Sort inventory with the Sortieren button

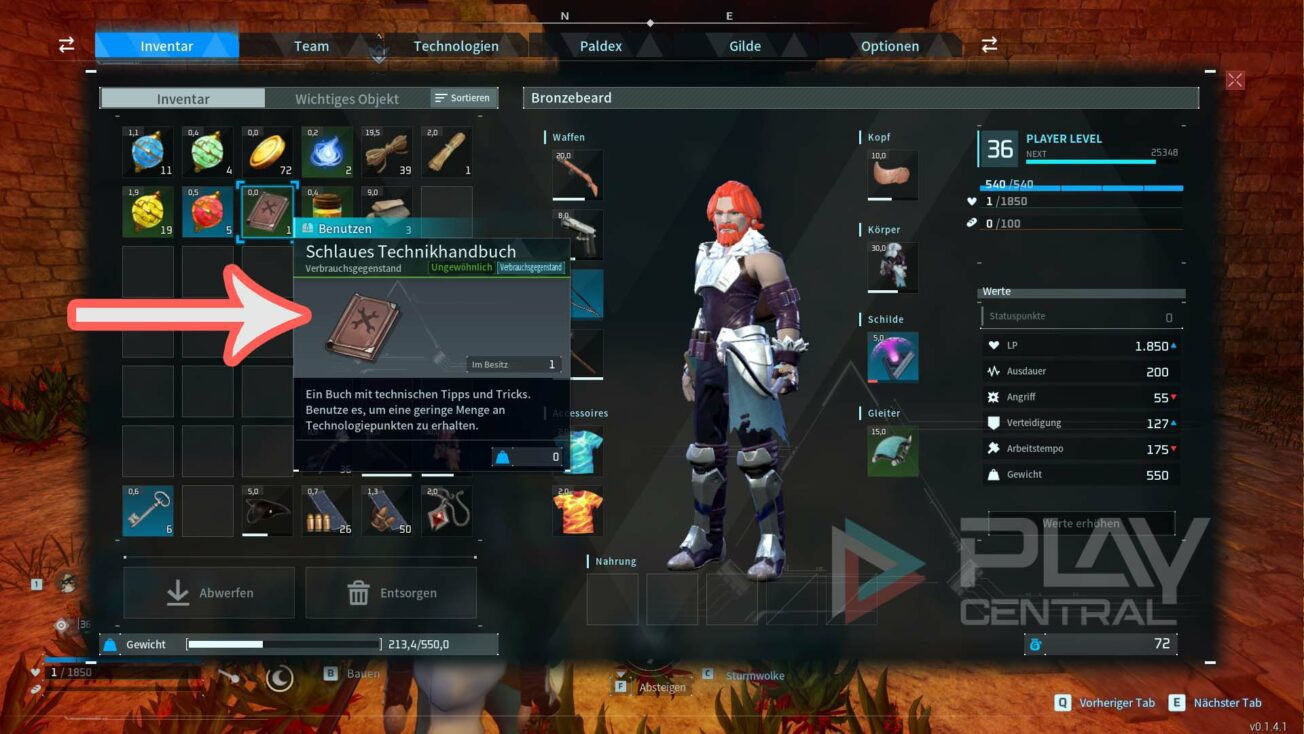coord(463,98)
